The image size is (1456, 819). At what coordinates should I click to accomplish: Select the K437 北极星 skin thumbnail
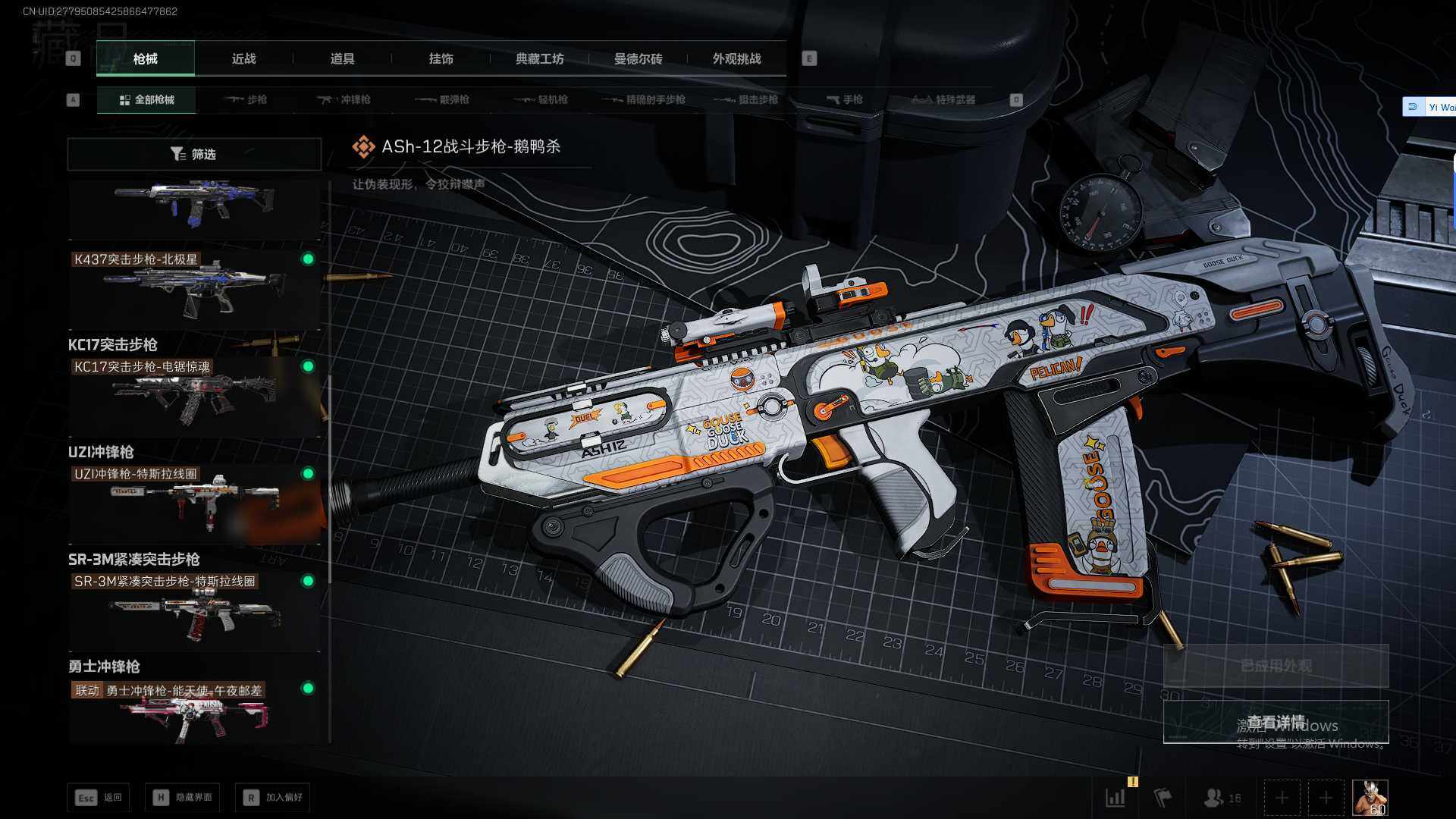pyautogui.click(x=194, y=288)
